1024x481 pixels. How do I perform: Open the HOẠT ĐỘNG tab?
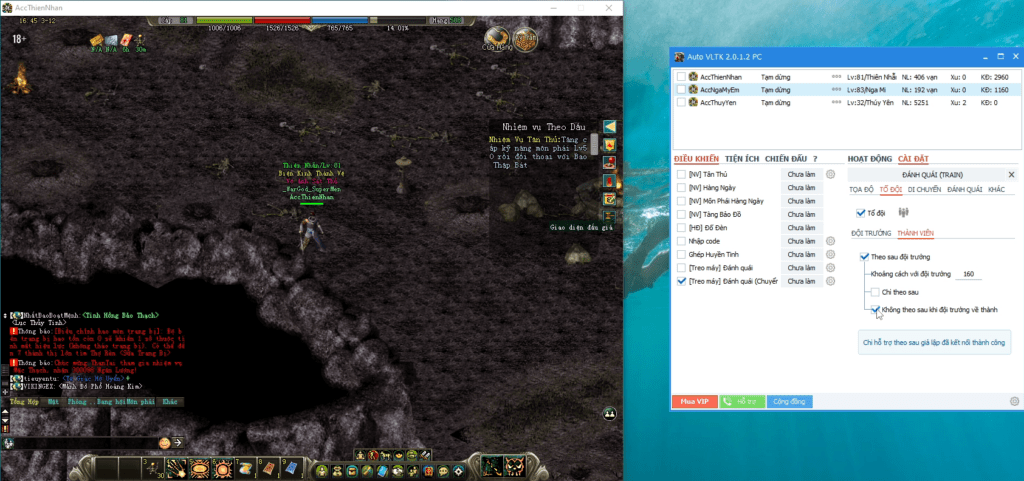tap(868, 158)
